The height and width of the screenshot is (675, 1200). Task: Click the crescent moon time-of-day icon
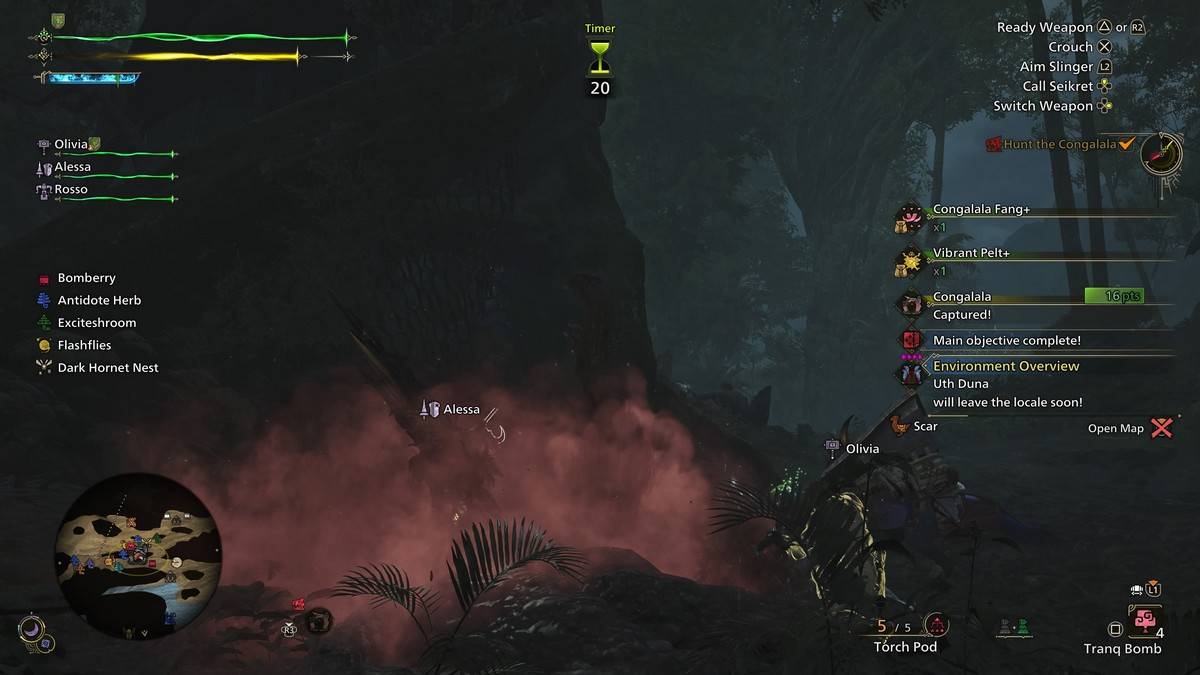32,628
